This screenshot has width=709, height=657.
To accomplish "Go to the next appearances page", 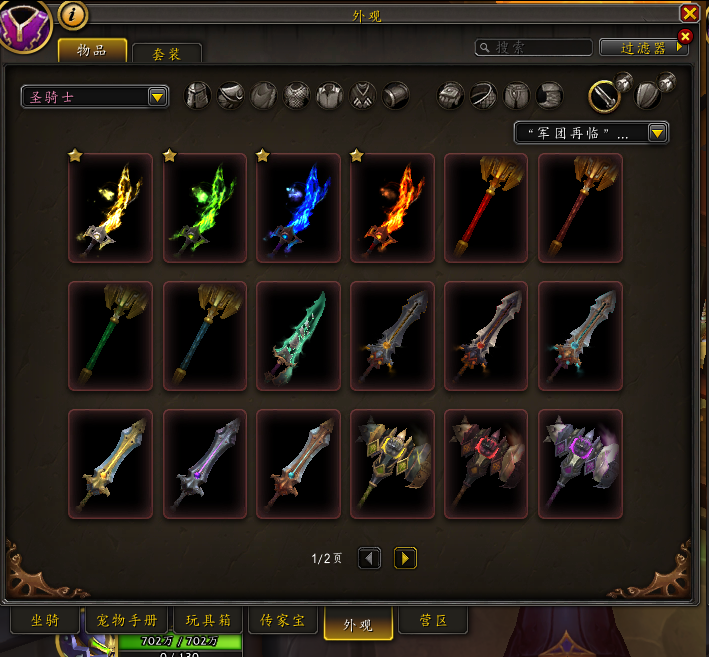I will click(x=405, y=558).
